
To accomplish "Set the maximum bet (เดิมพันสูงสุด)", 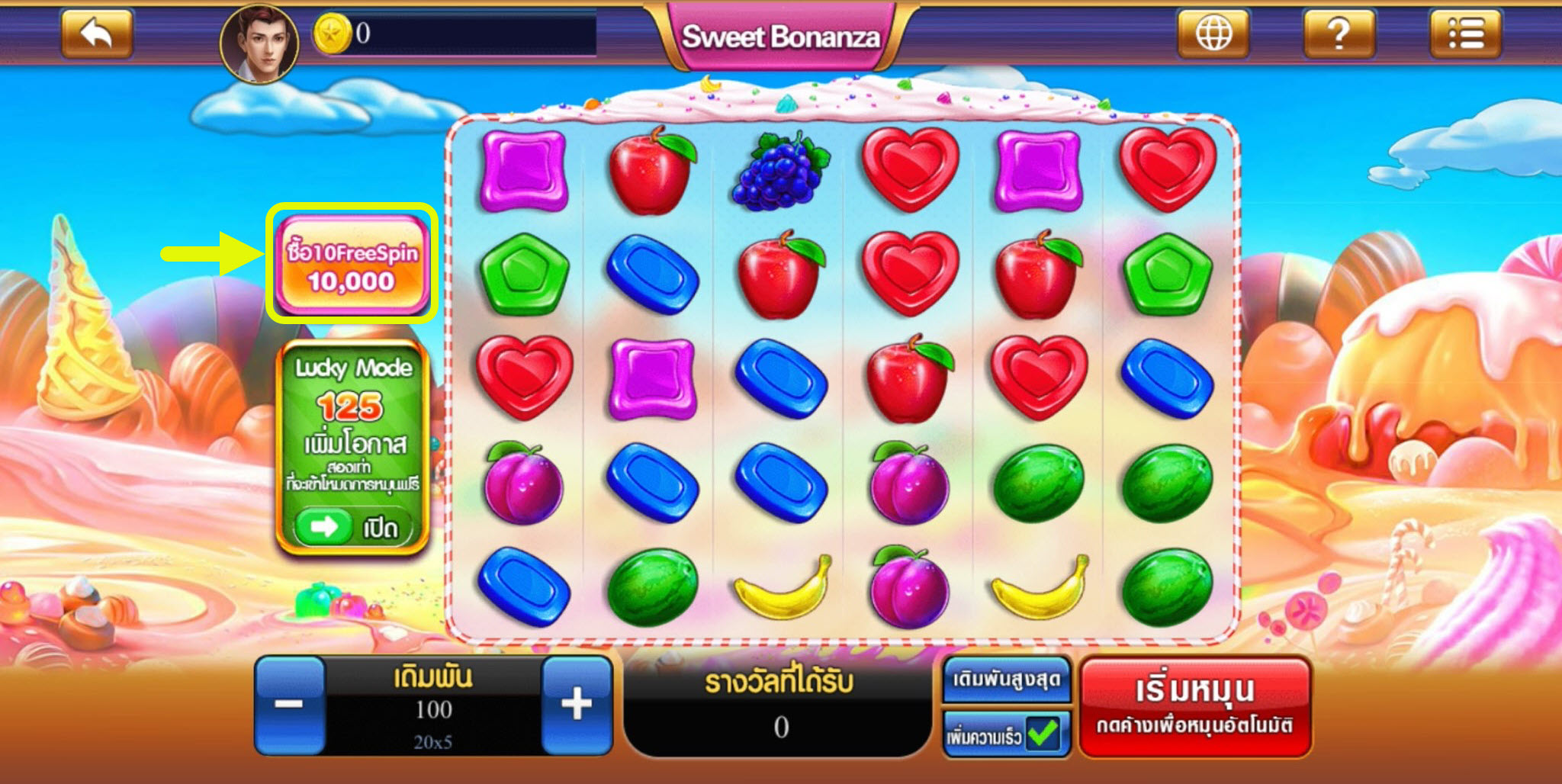I will click(1006, 680).
